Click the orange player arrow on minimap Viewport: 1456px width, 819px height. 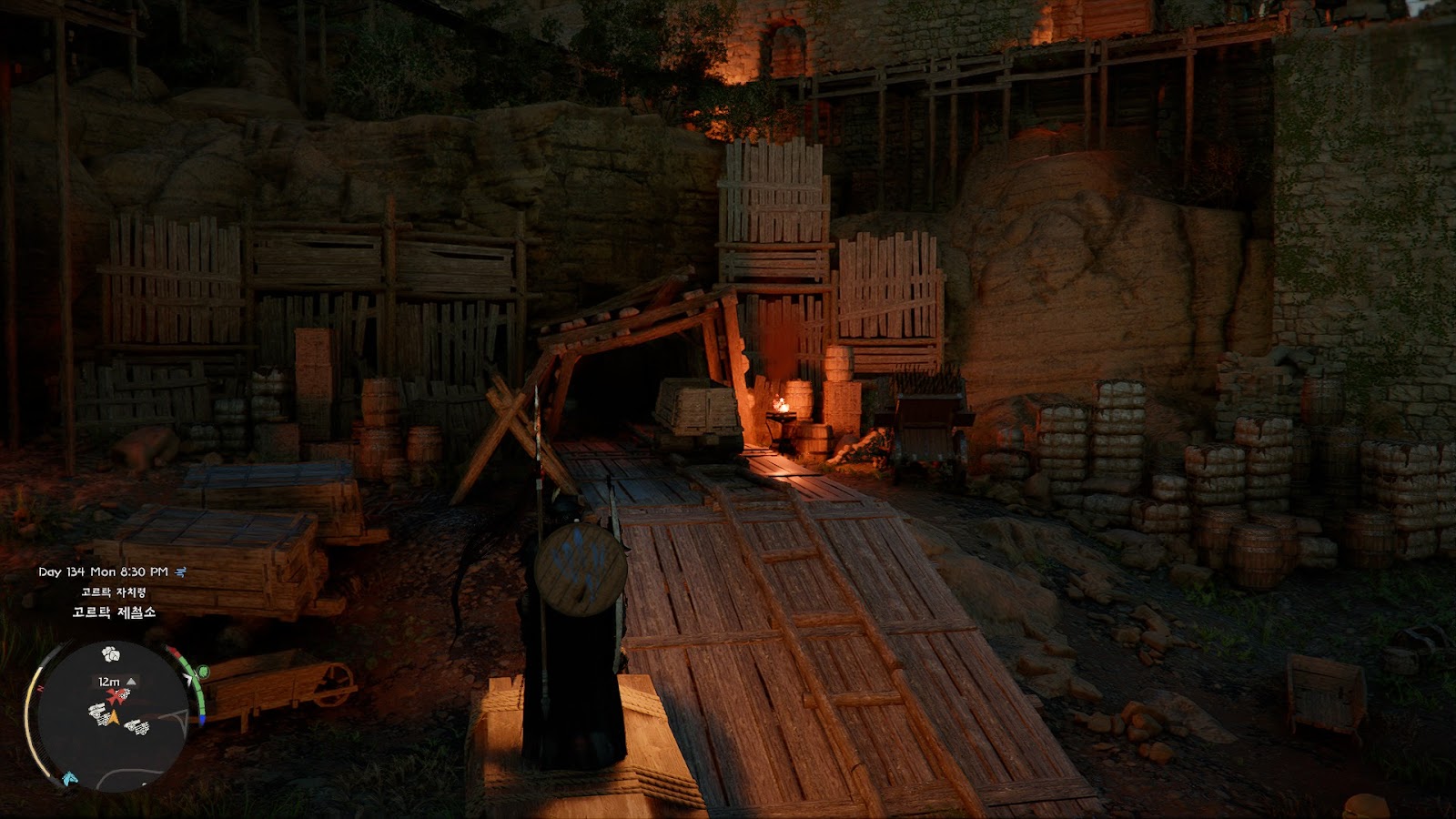116,718
